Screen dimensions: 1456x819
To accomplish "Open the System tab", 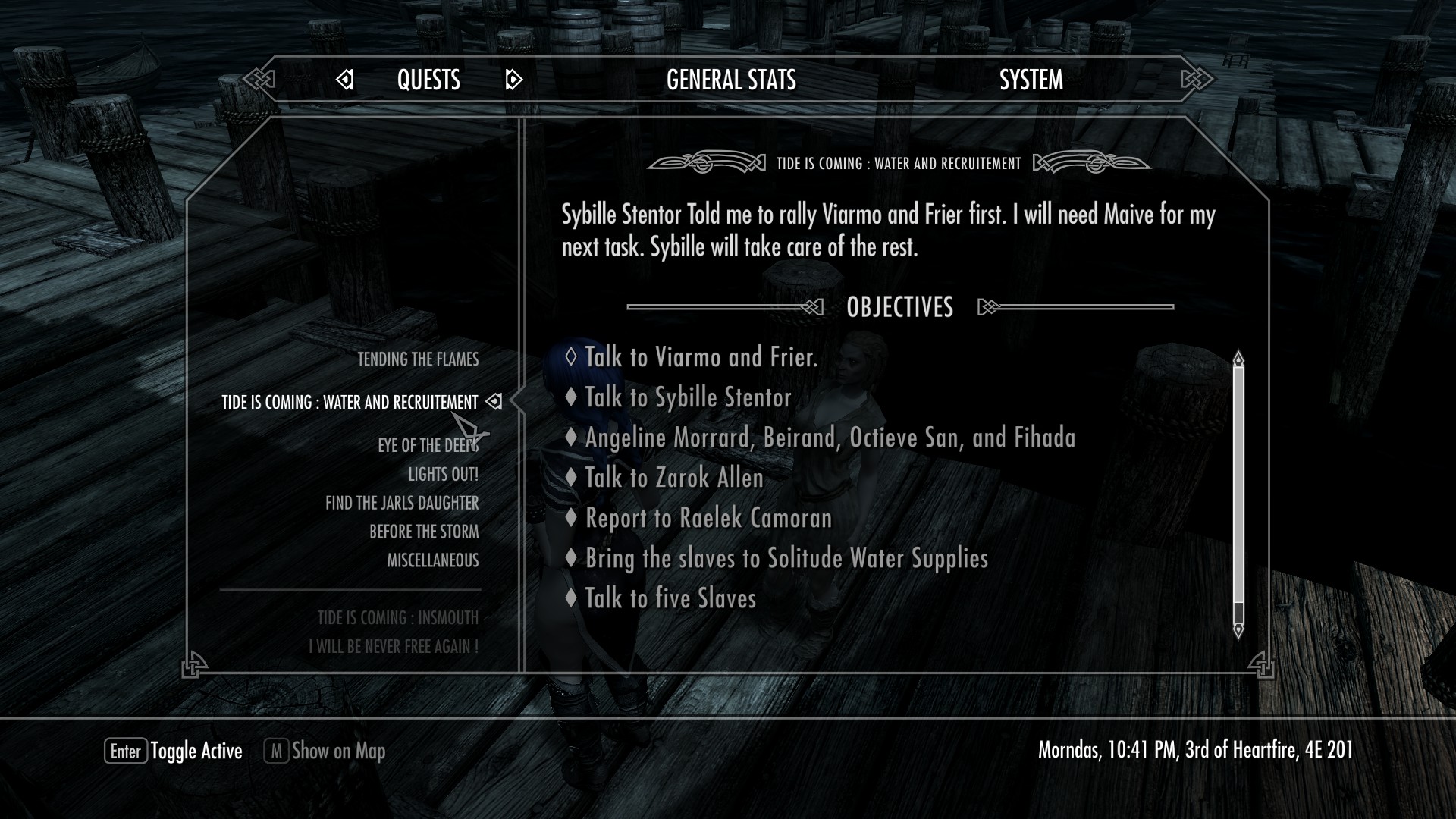I will (x=1031, y=80).
